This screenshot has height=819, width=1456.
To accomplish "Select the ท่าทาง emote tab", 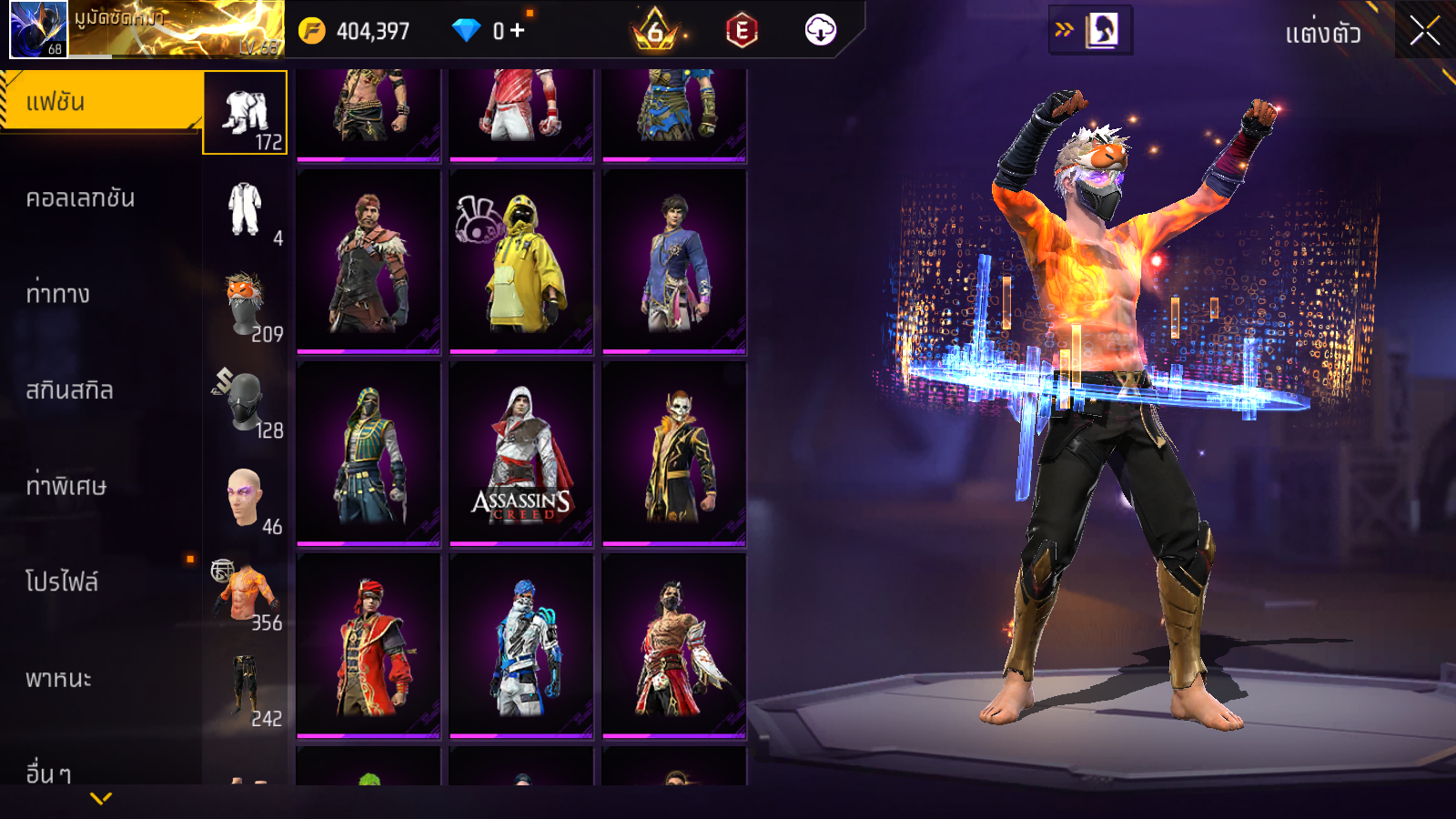I will pos(58,294).
